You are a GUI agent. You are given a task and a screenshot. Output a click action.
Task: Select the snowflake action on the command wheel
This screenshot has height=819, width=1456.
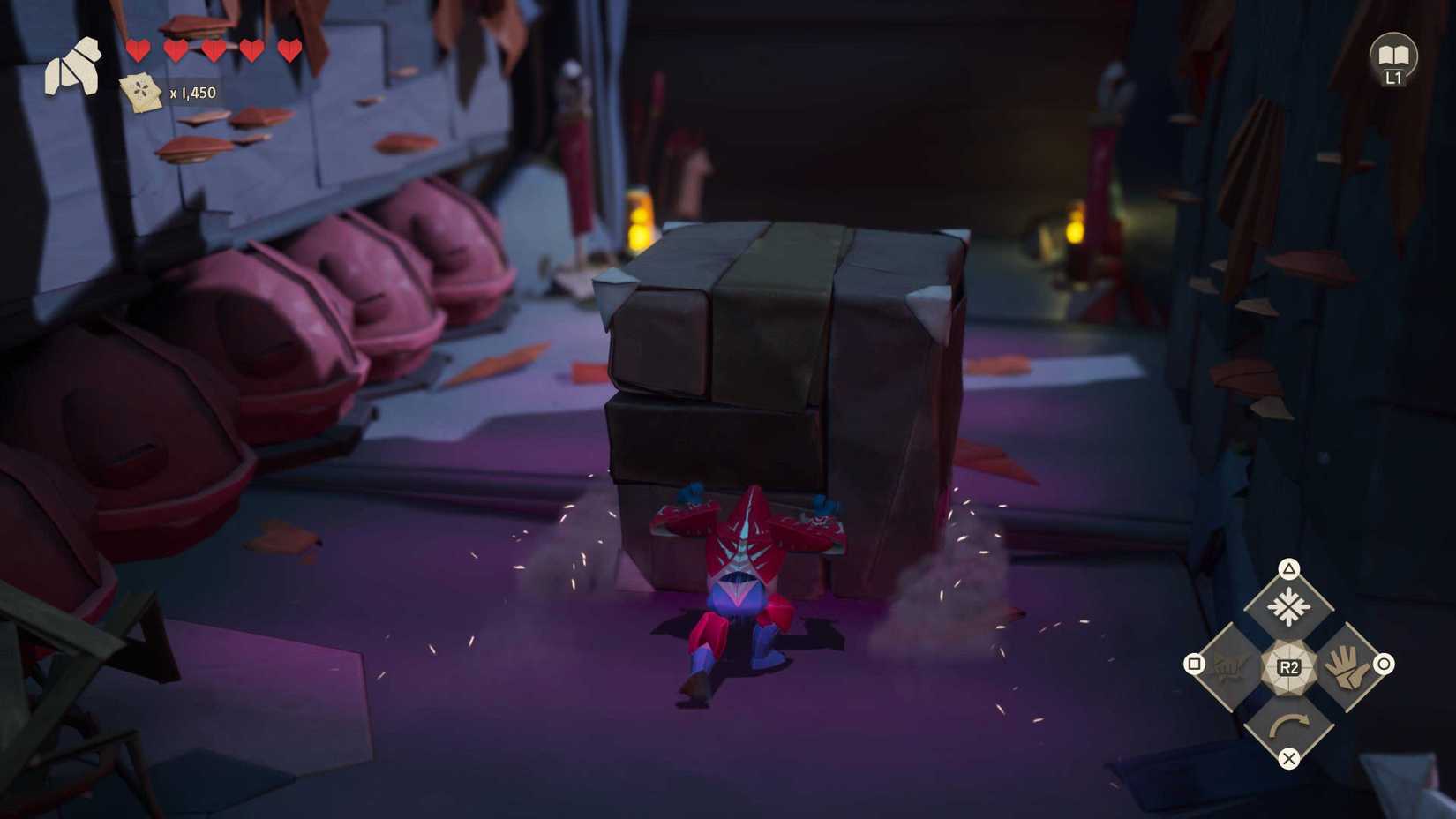tap(1290, 604)
